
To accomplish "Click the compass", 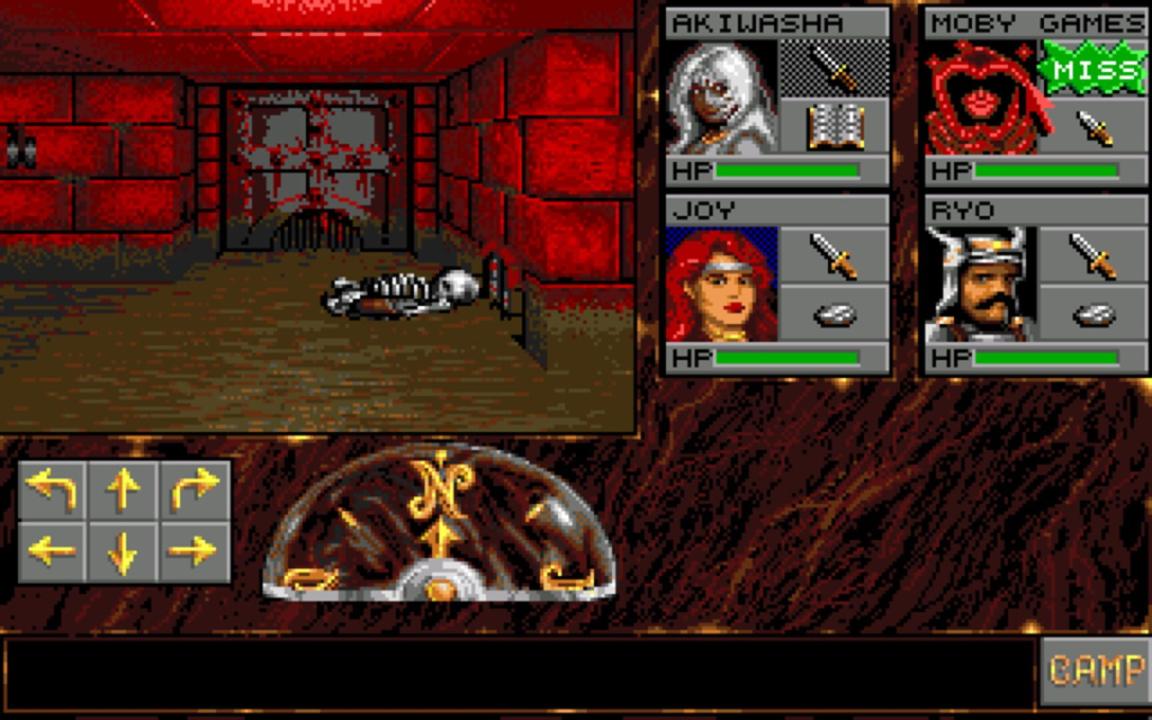I will pyautogui.click(x=438, y=523).
